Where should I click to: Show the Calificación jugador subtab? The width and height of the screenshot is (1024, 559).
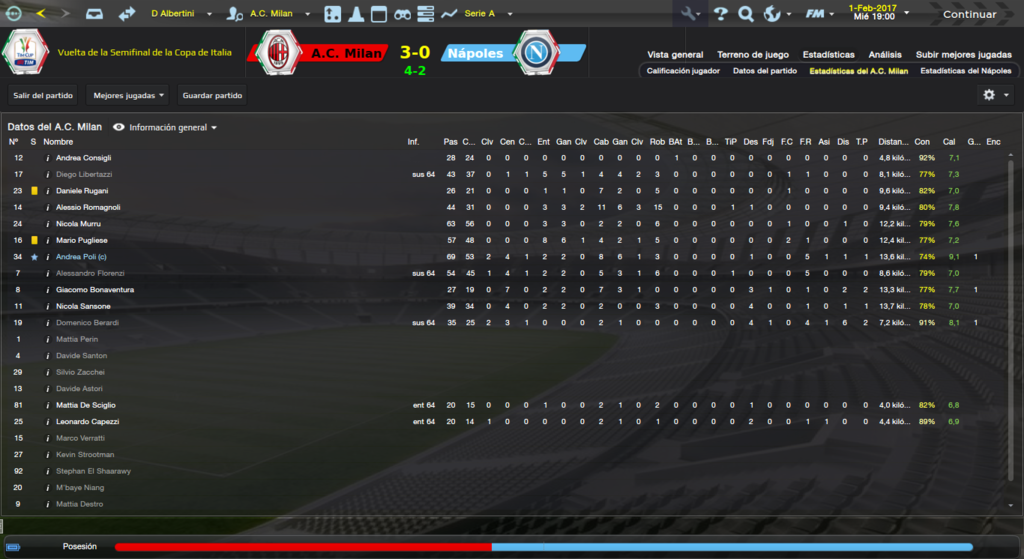coord(684,72)
